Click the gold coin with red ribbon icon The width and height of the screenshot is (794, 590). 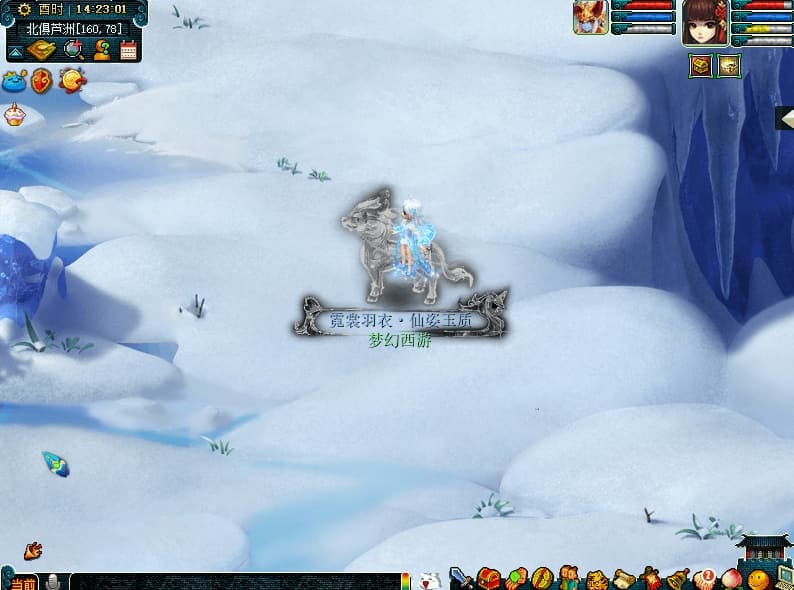[x=72, y=80]
